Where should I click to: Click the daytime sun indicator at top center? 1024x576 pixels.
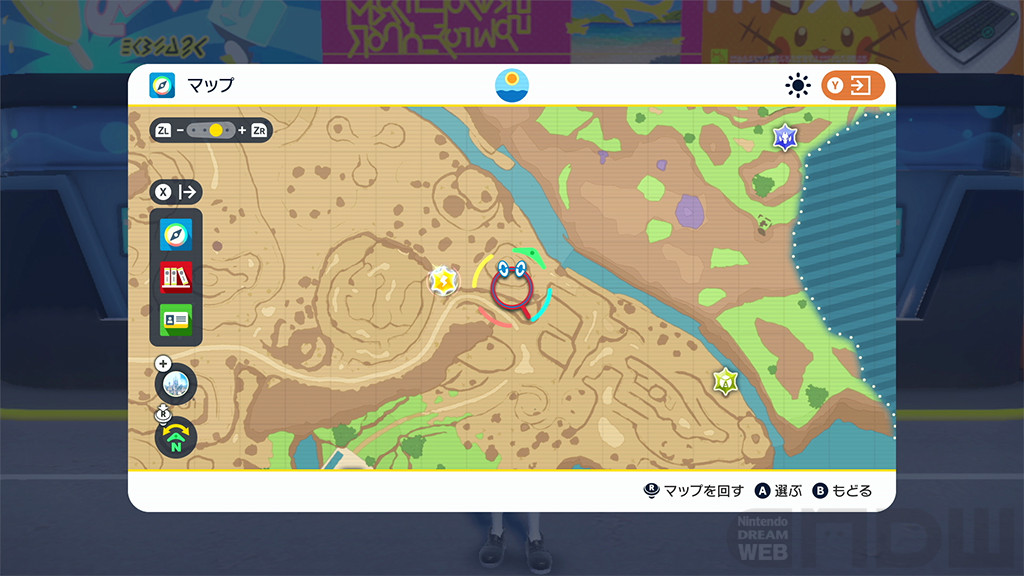512,85
